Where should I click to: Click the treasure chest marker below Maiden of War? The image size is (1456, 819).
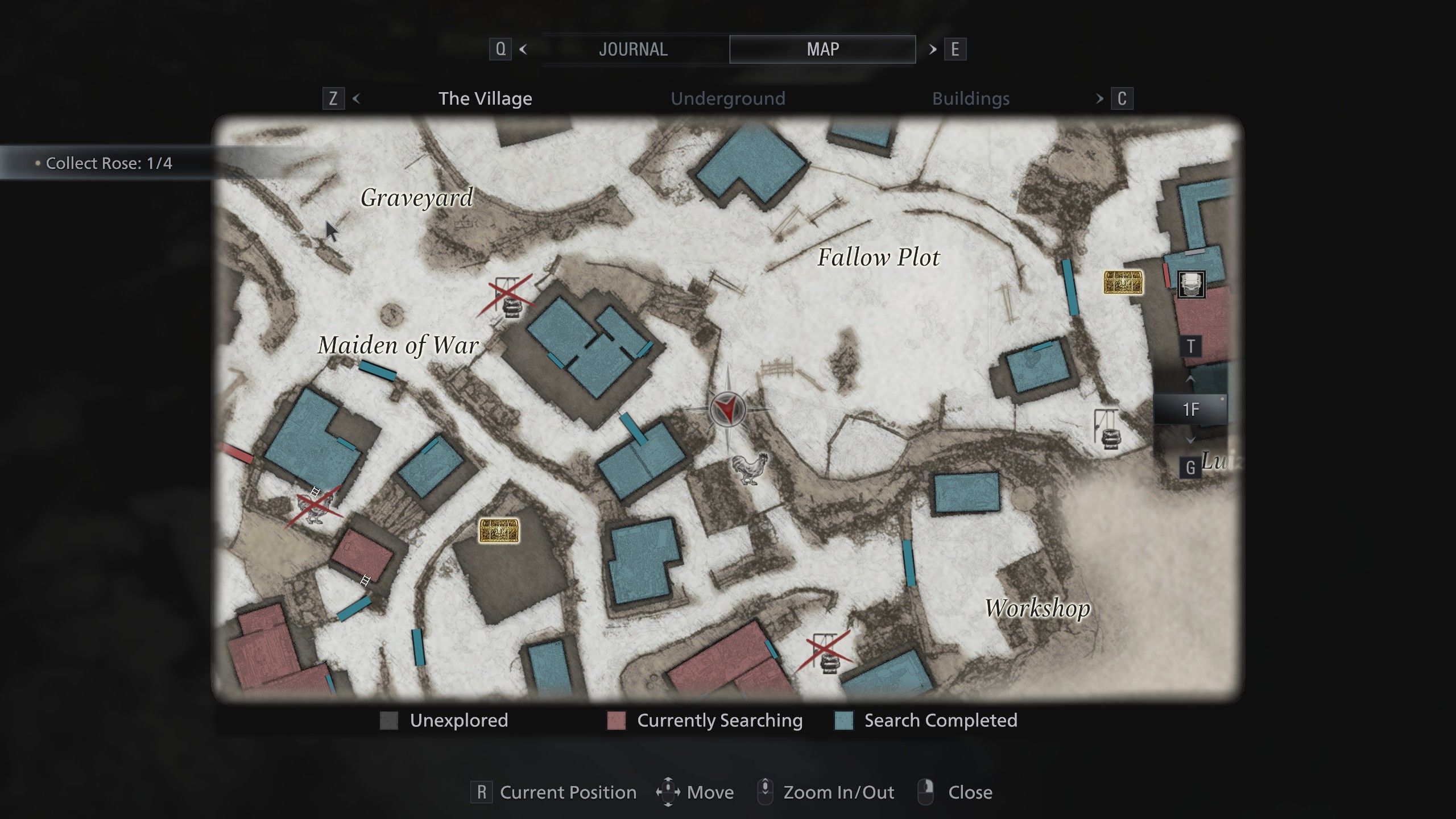(x=499, y=530)
